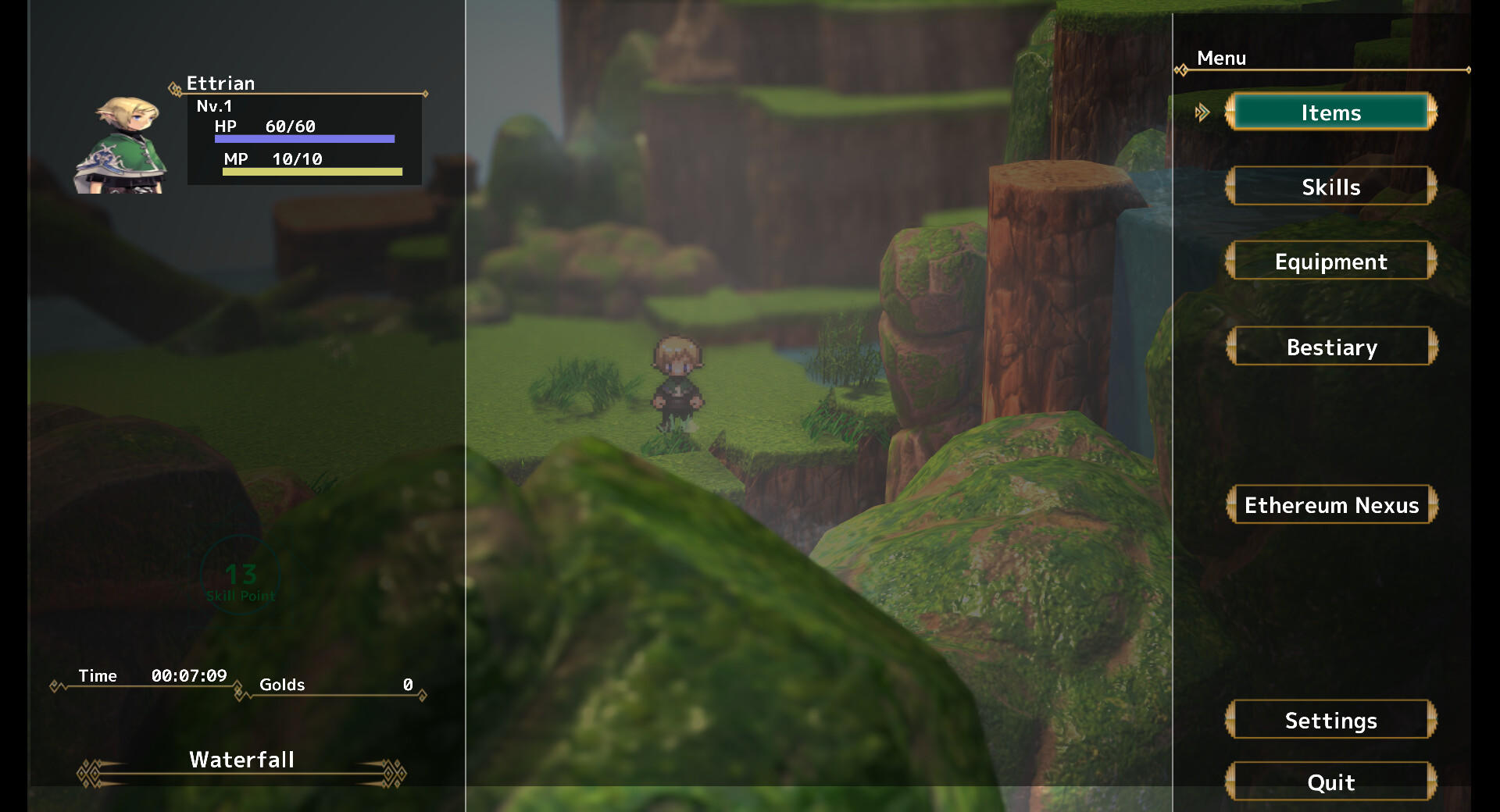This screenshot has height=812, width=1500.
Task: Open the Skills menu
Action: pyautogui.click(x=1330, y=187)
